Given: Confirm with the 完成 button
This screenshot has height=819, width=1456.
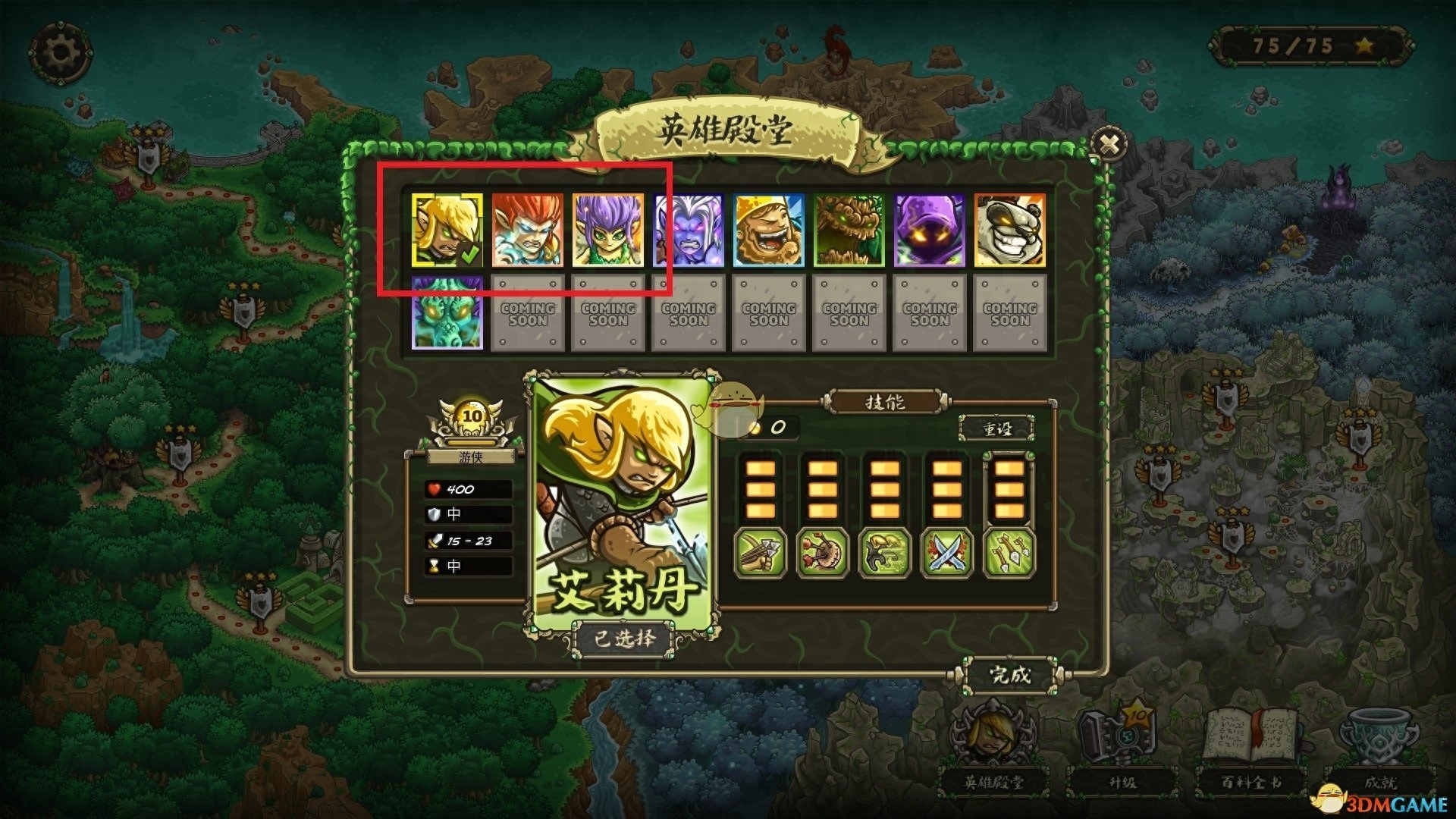Looking at the screenshot, I should [1011, 674].
